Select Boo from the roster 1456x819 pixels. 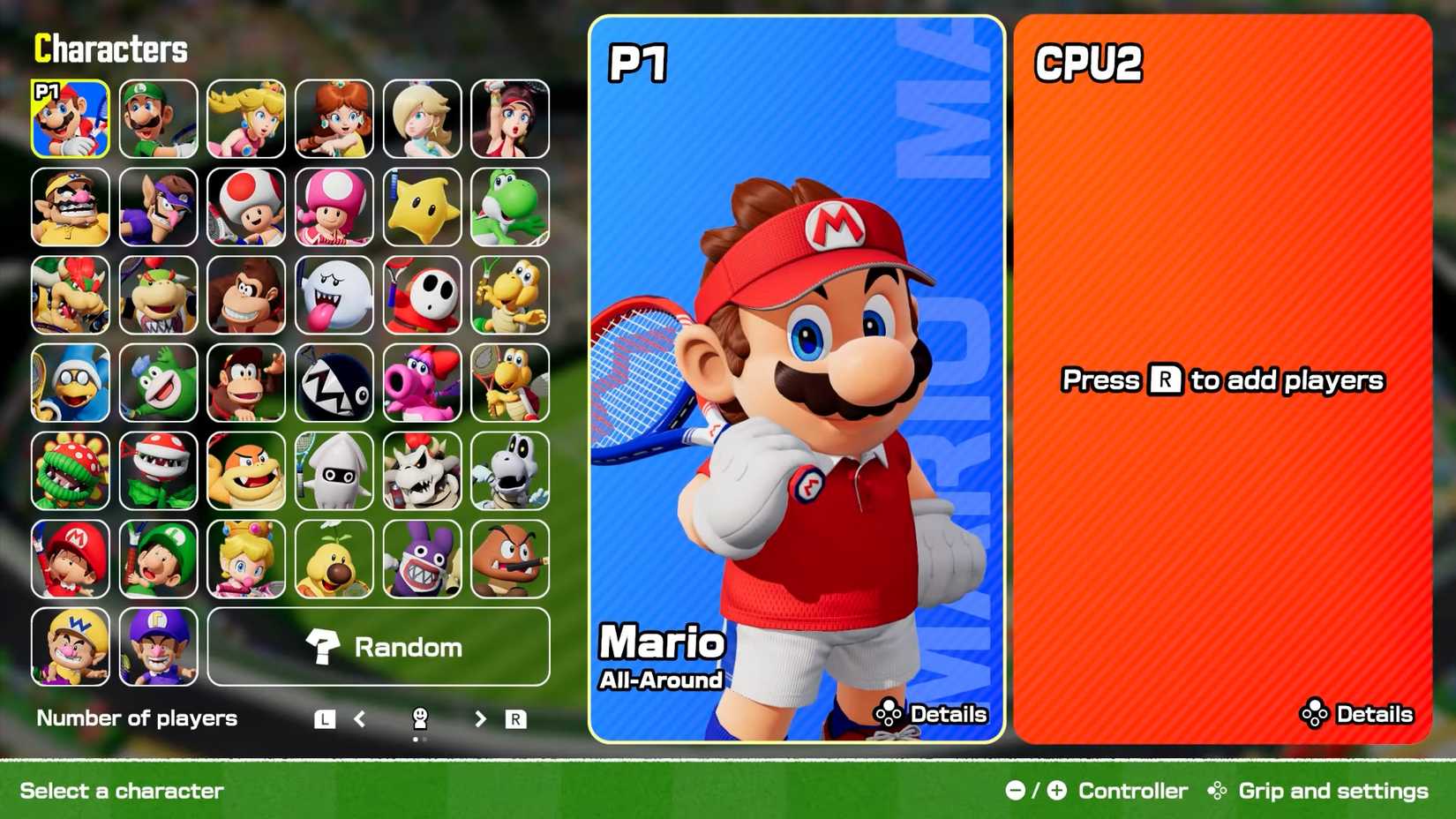[334, 296]
